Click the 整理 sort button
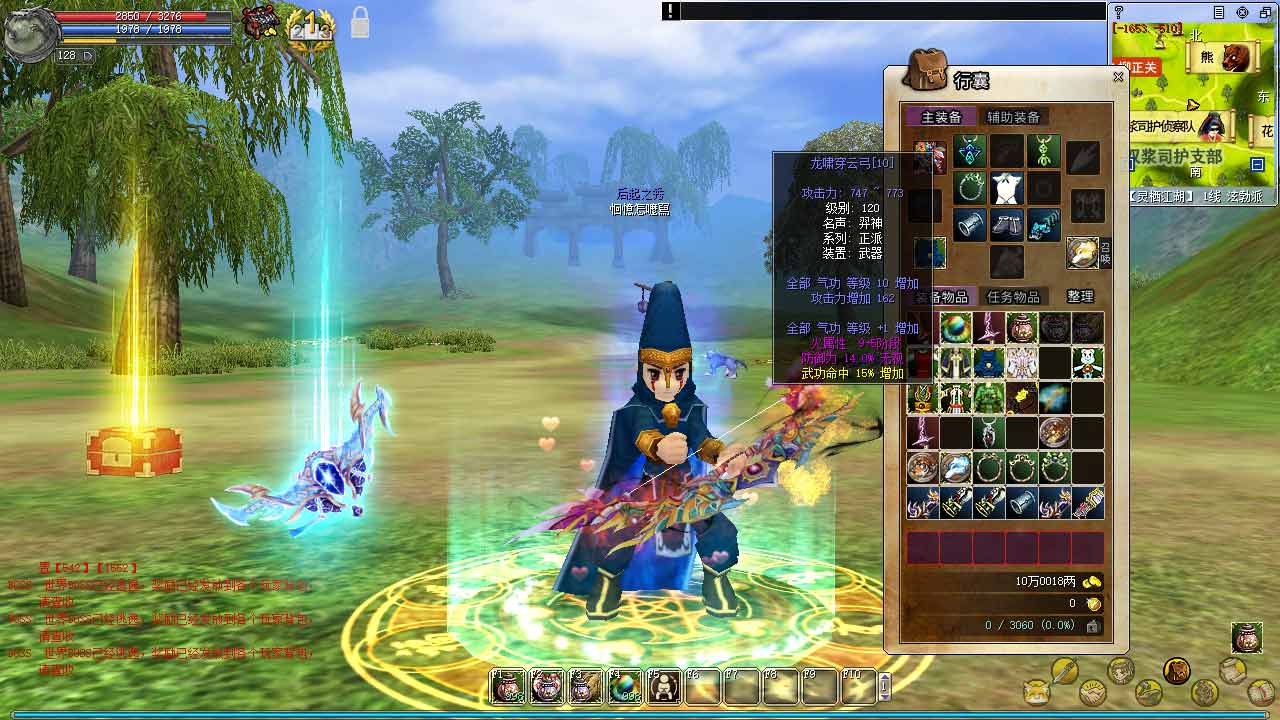Viewport: 1280px width, 720px height. [x=1080, y=296]
